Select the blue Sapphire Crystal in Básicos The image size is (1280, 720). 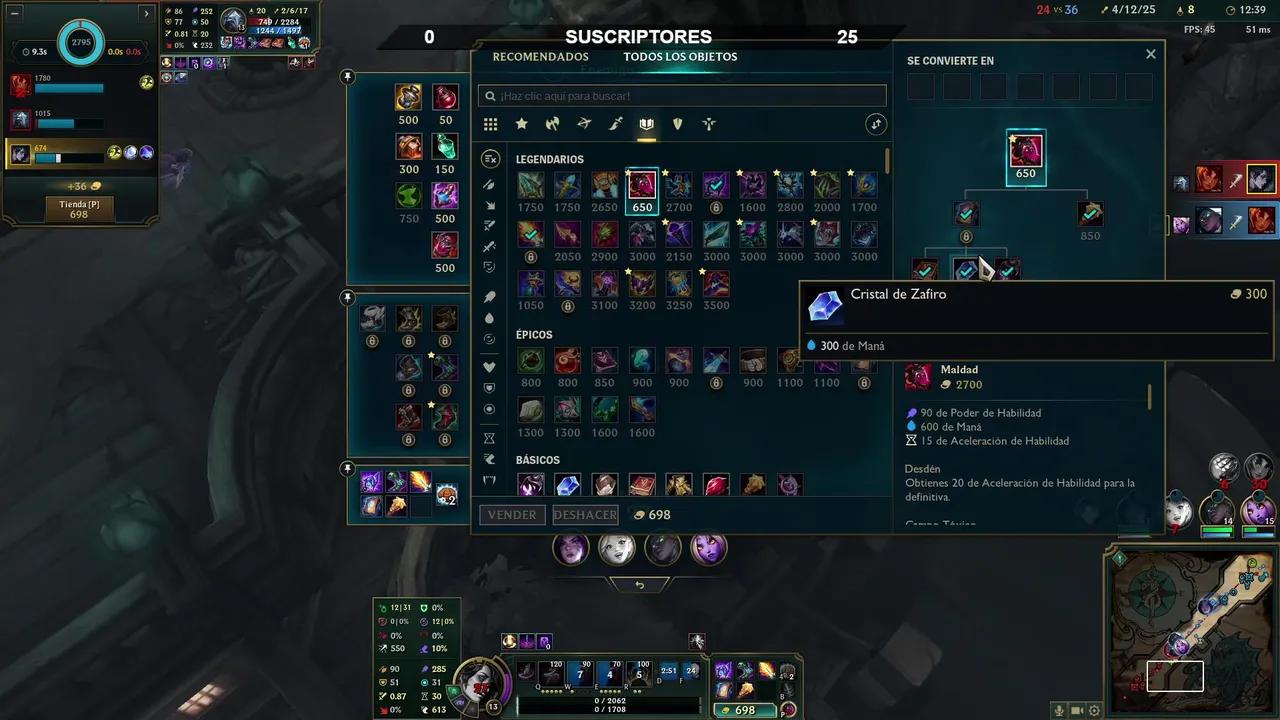pos(568,485)
